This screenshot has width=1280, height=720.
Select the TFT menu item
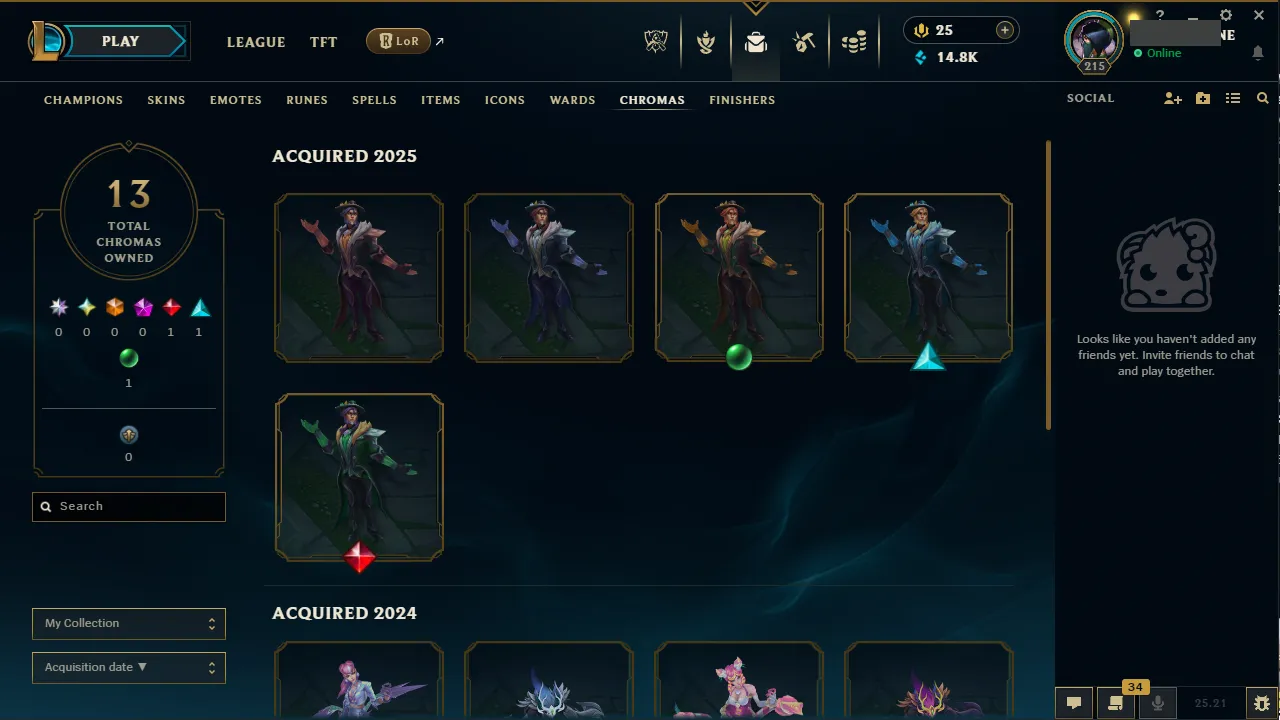[x=323, y=42]
